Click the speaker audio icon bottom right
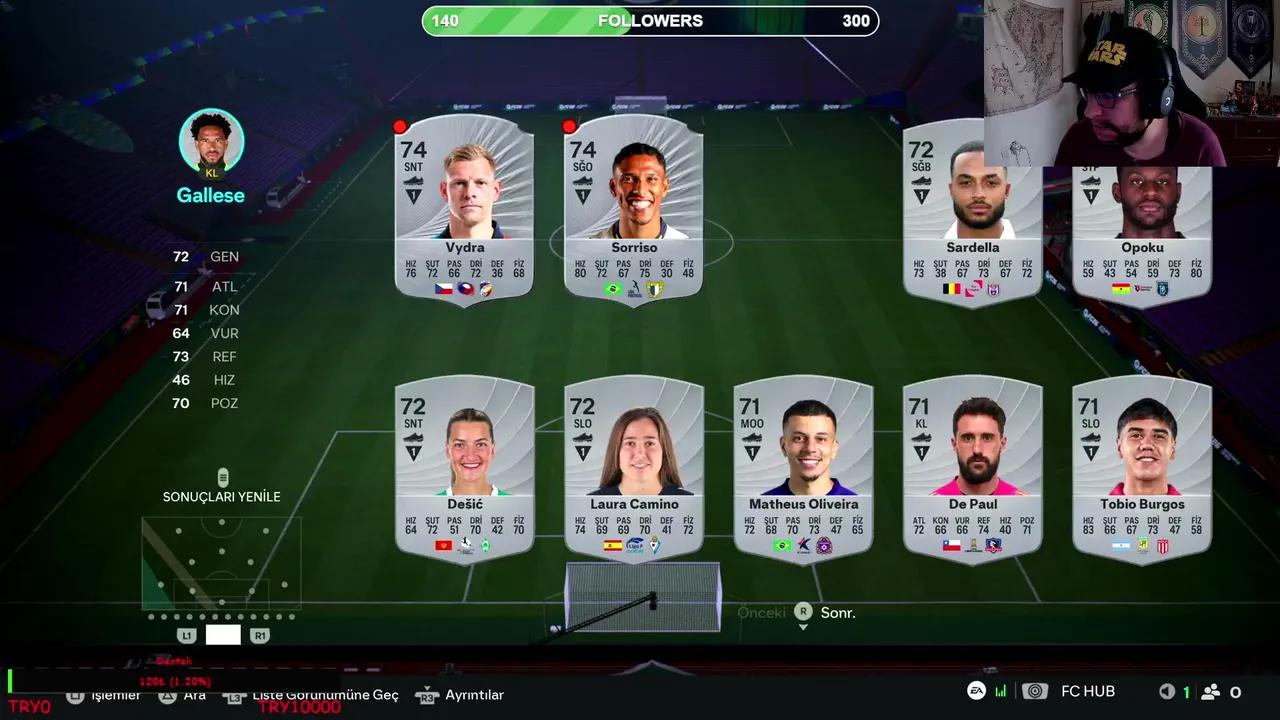 coord(1167,691)
